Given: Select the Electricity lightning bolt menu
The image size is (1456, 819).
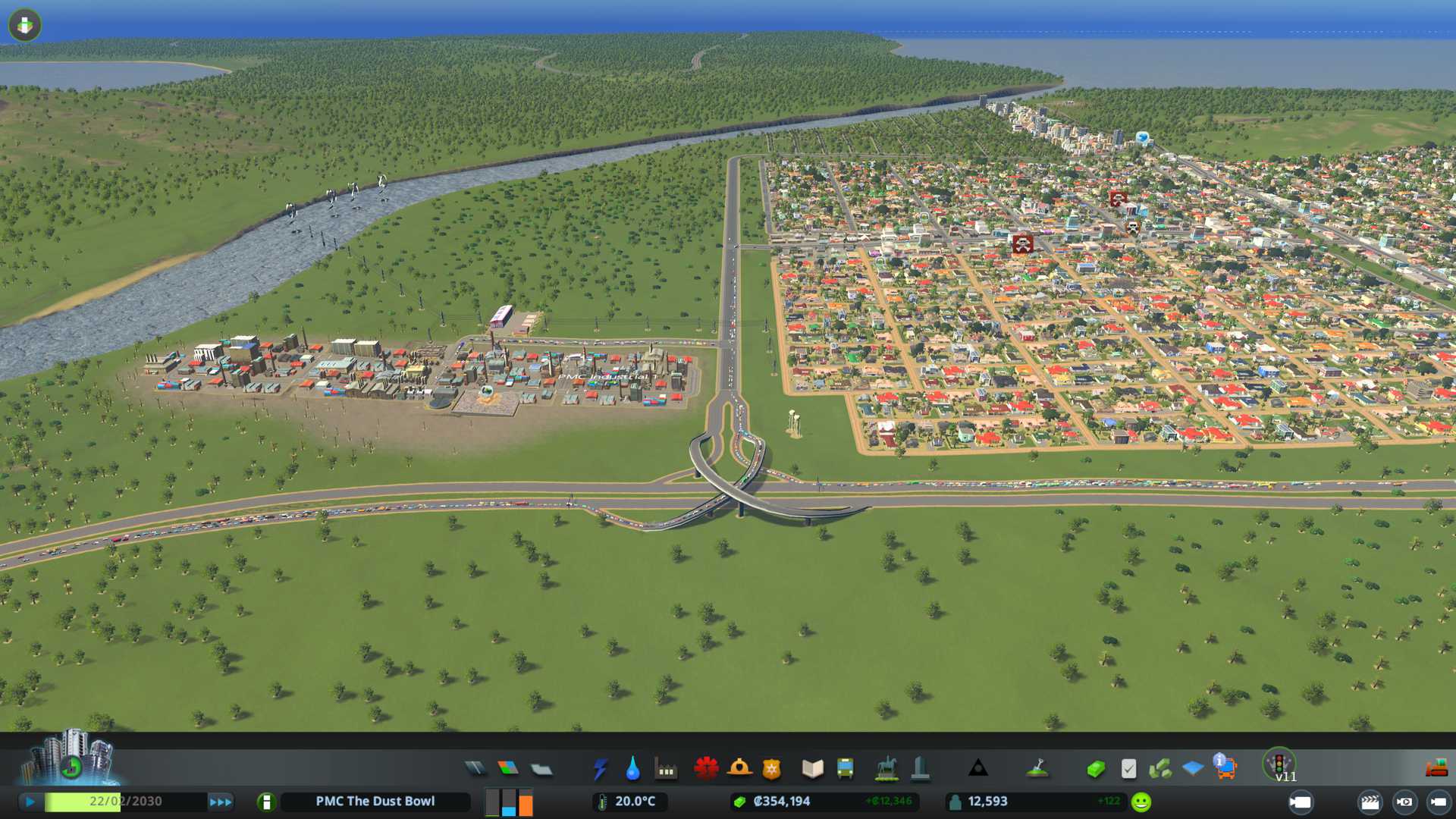Looking at the screenshot, I should pos(600,769).
